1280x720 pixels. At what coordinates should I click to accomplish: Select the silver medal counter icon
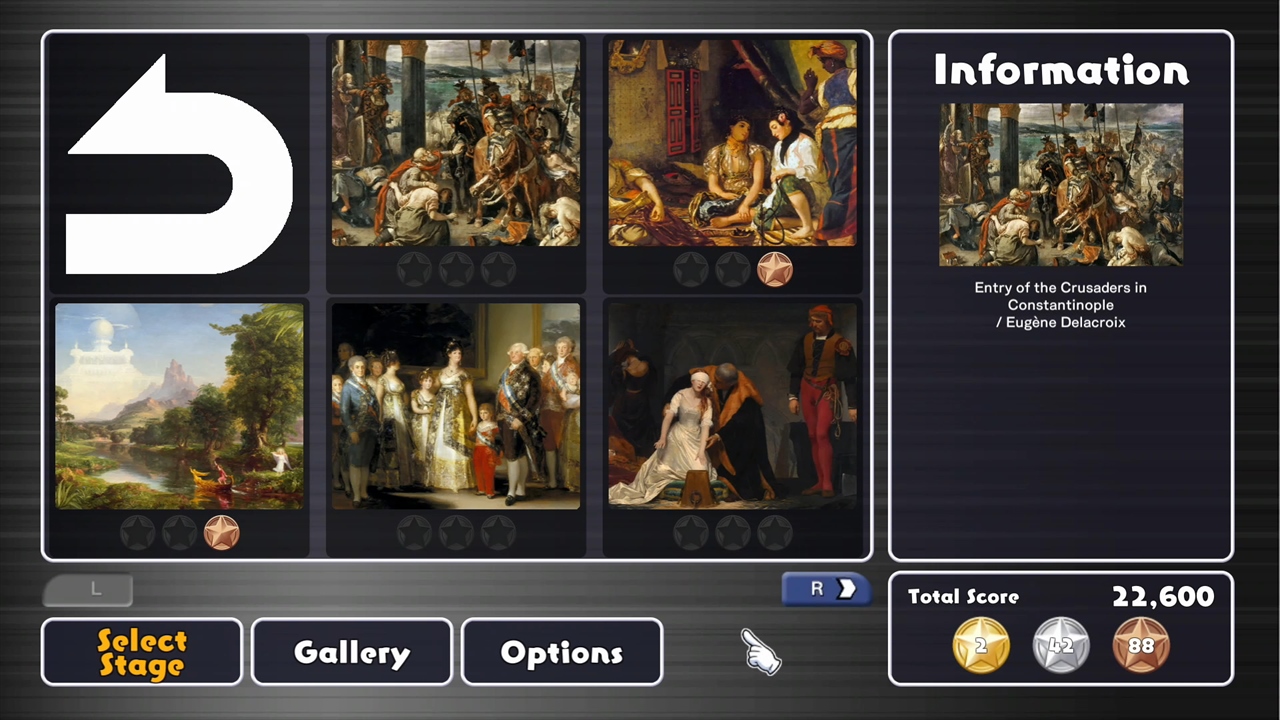click(1061, 645)
